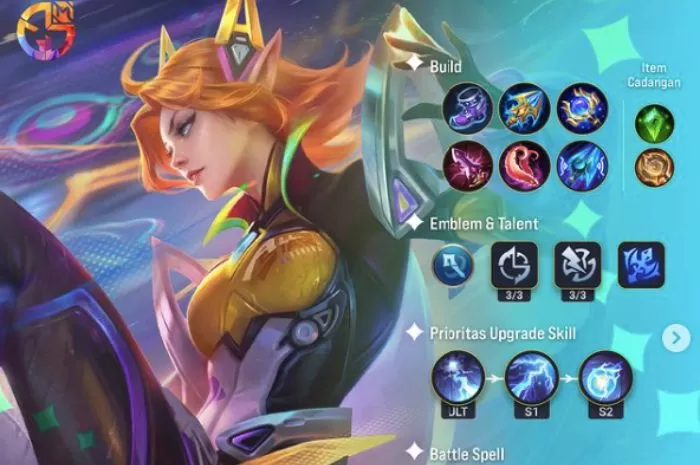Select the first 3/3 talent icon
This screenshot has height=465, width=700.
(514, 265)
